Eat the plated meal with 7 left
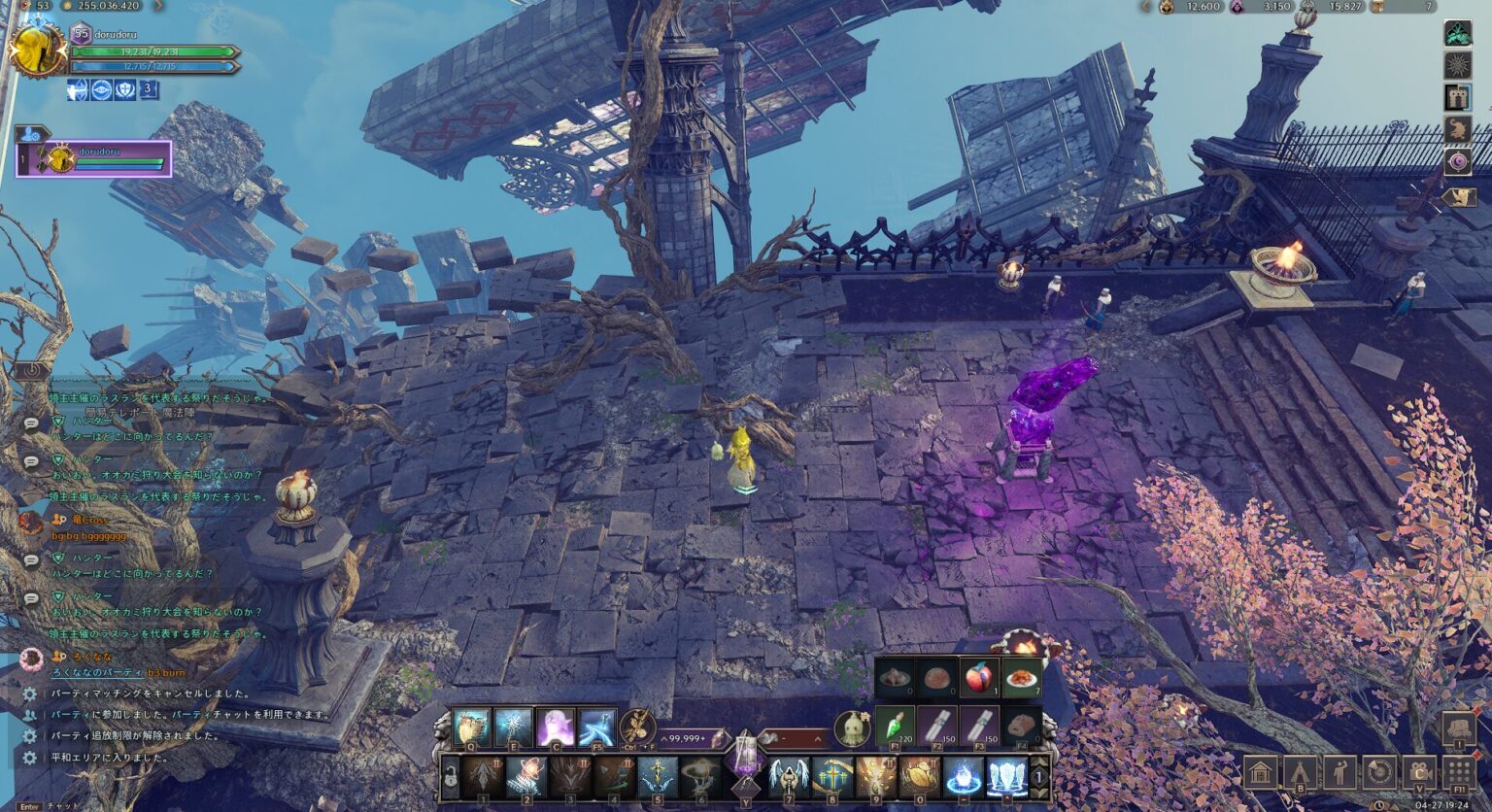1492x812 pixels. 1022,677
